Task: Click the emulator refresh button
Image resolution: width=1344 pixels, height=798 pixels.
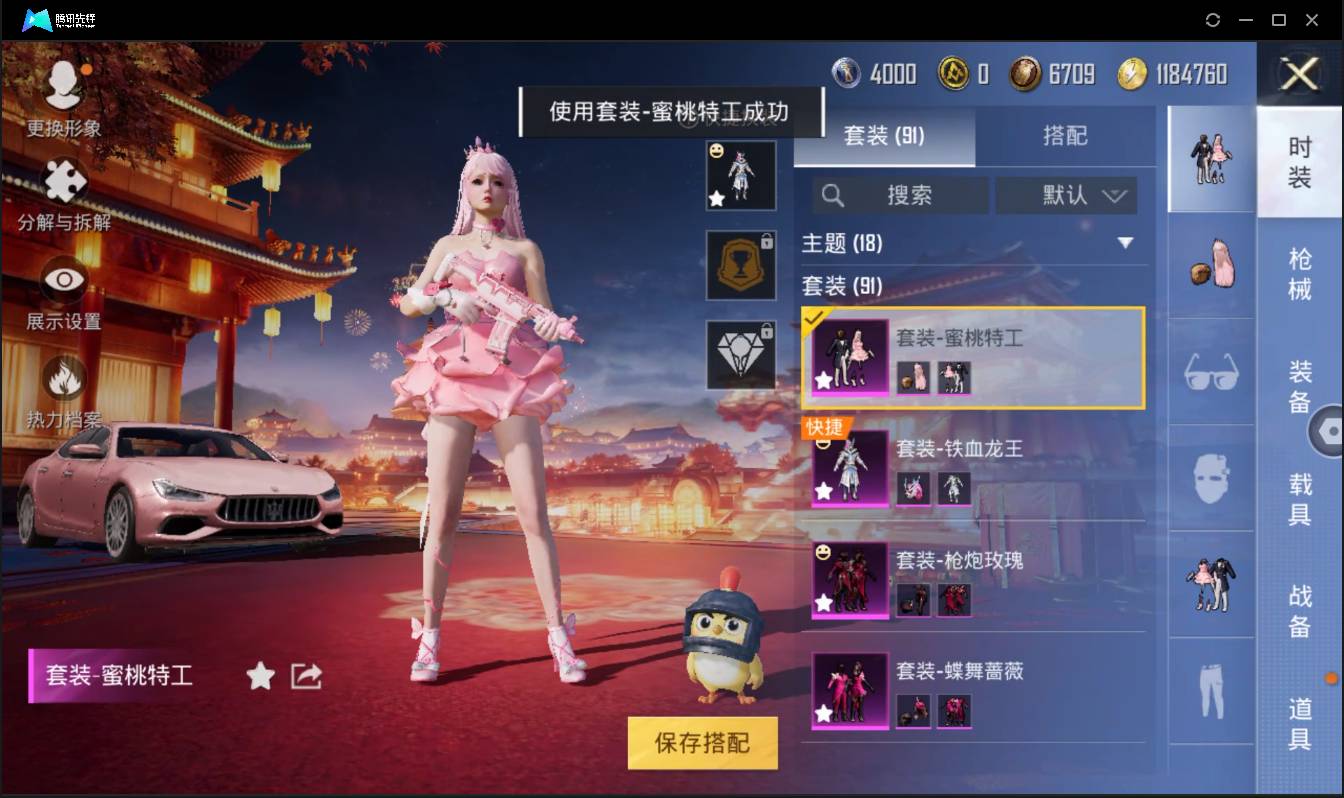Action: 1213,20
